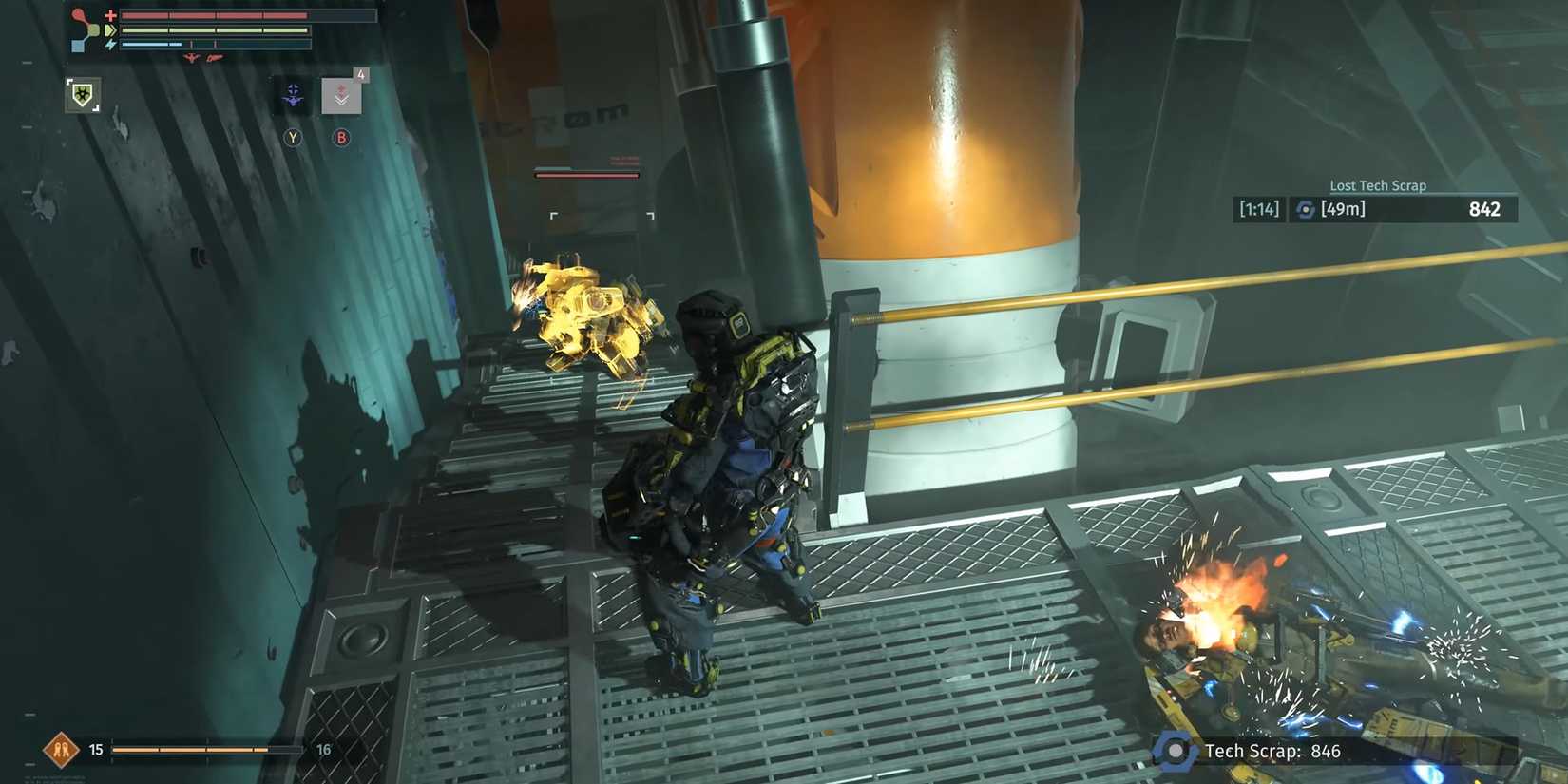The width and height of the screenshot is (1568, 784).
Task: Click the orange rig icon beside level 15
Action: coord(61,749)
